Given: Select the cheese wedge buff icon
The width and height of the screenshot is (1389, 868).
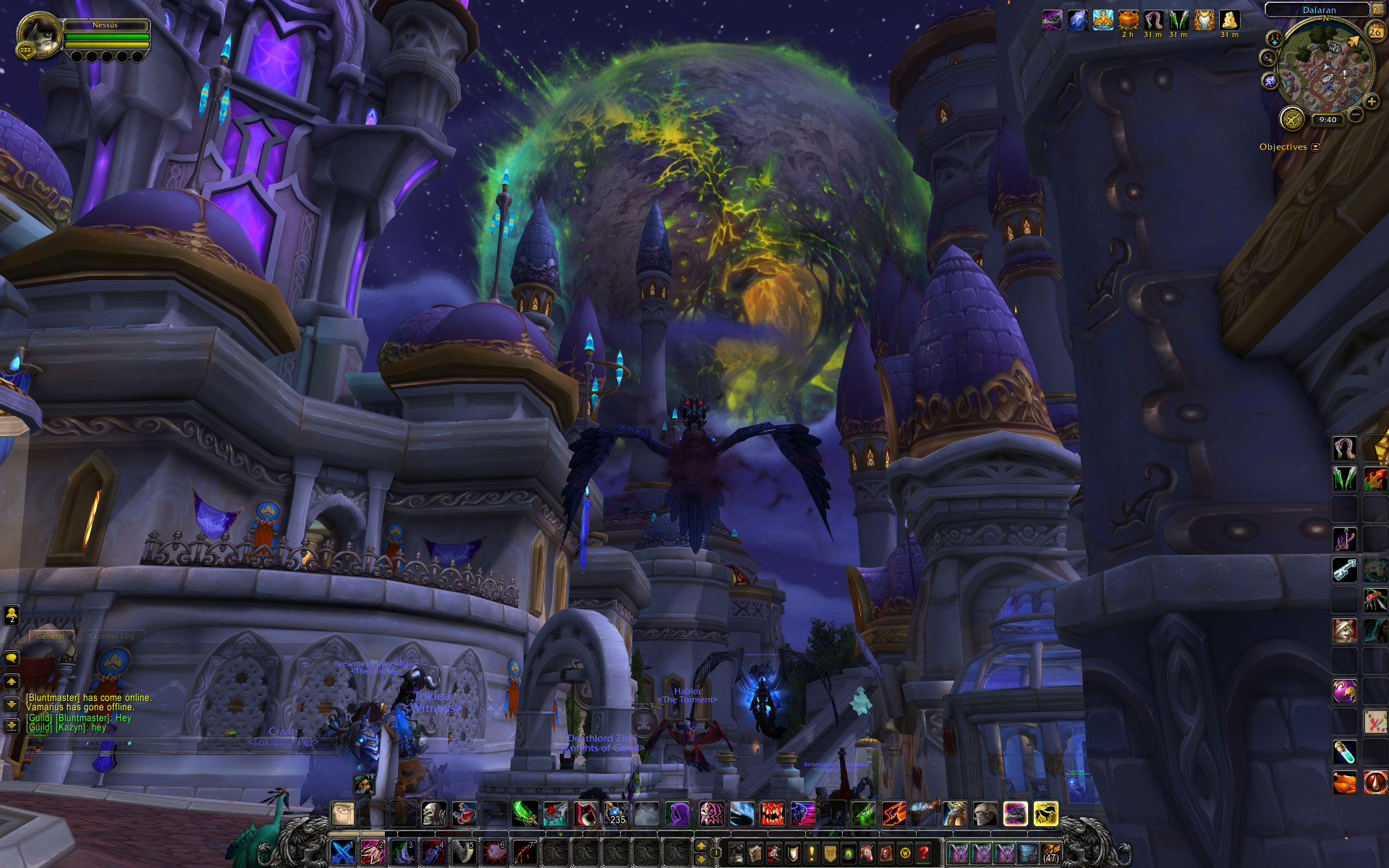Looking at the screenshot, I should [x=1229, y=20].
